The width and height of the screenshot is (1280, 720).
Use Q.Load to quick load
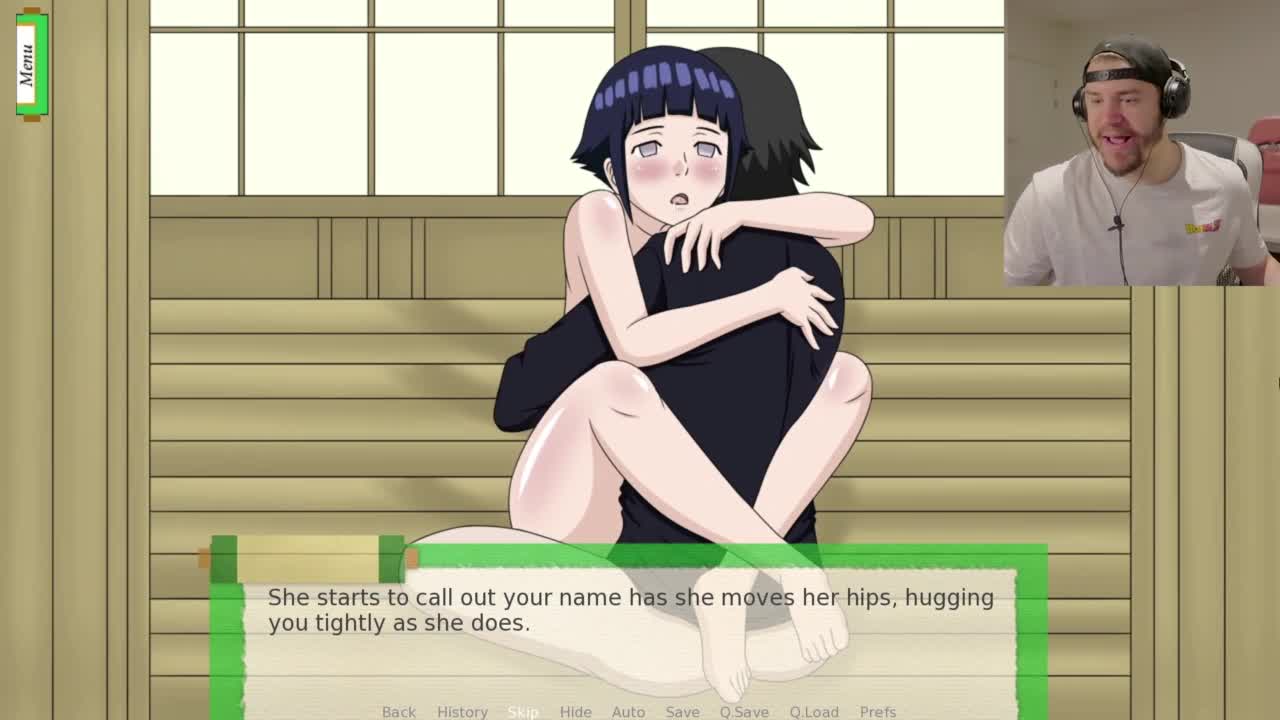click(814, 711)
